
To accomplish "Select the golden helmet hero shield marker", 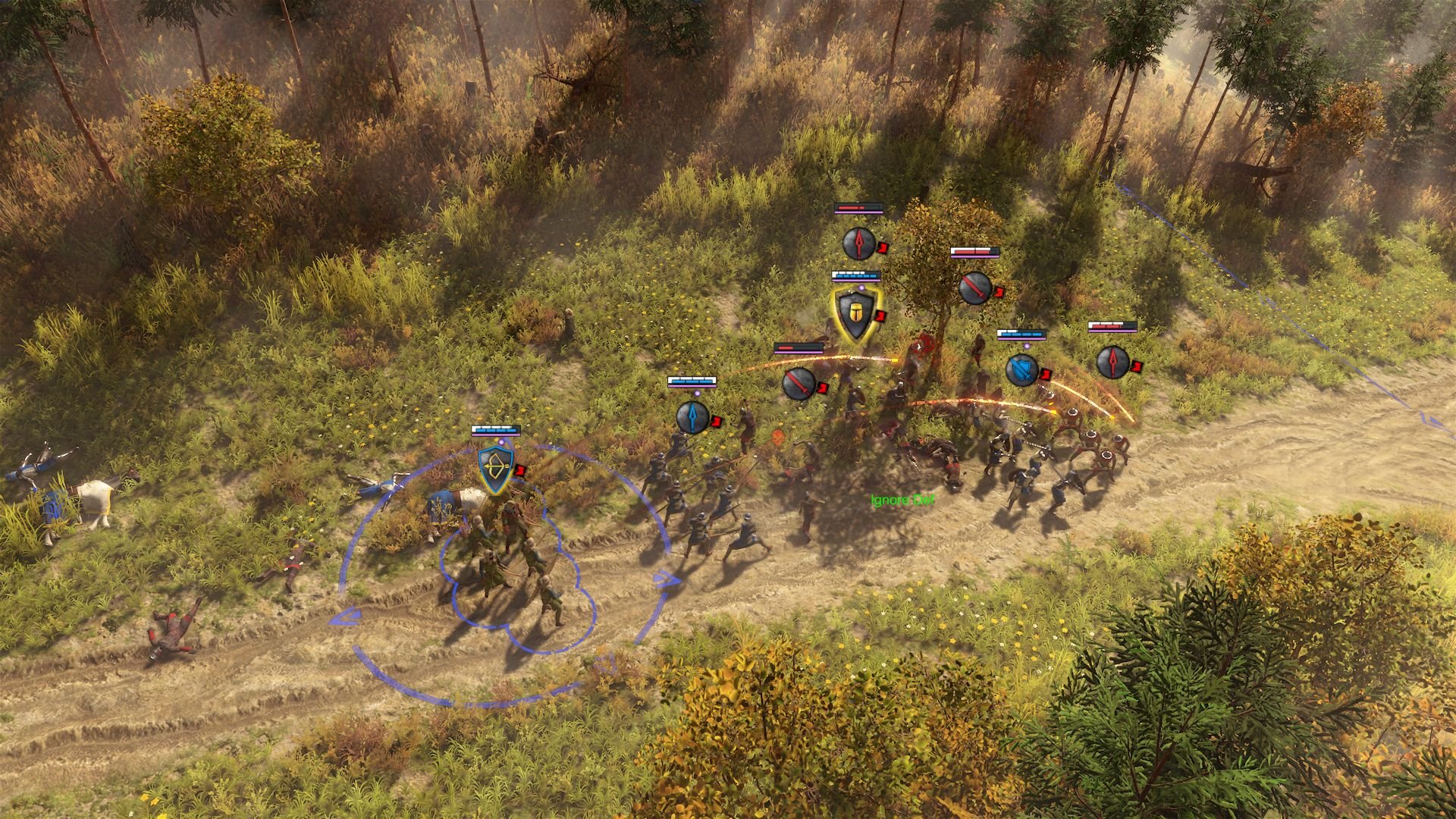I will (855, 313).
